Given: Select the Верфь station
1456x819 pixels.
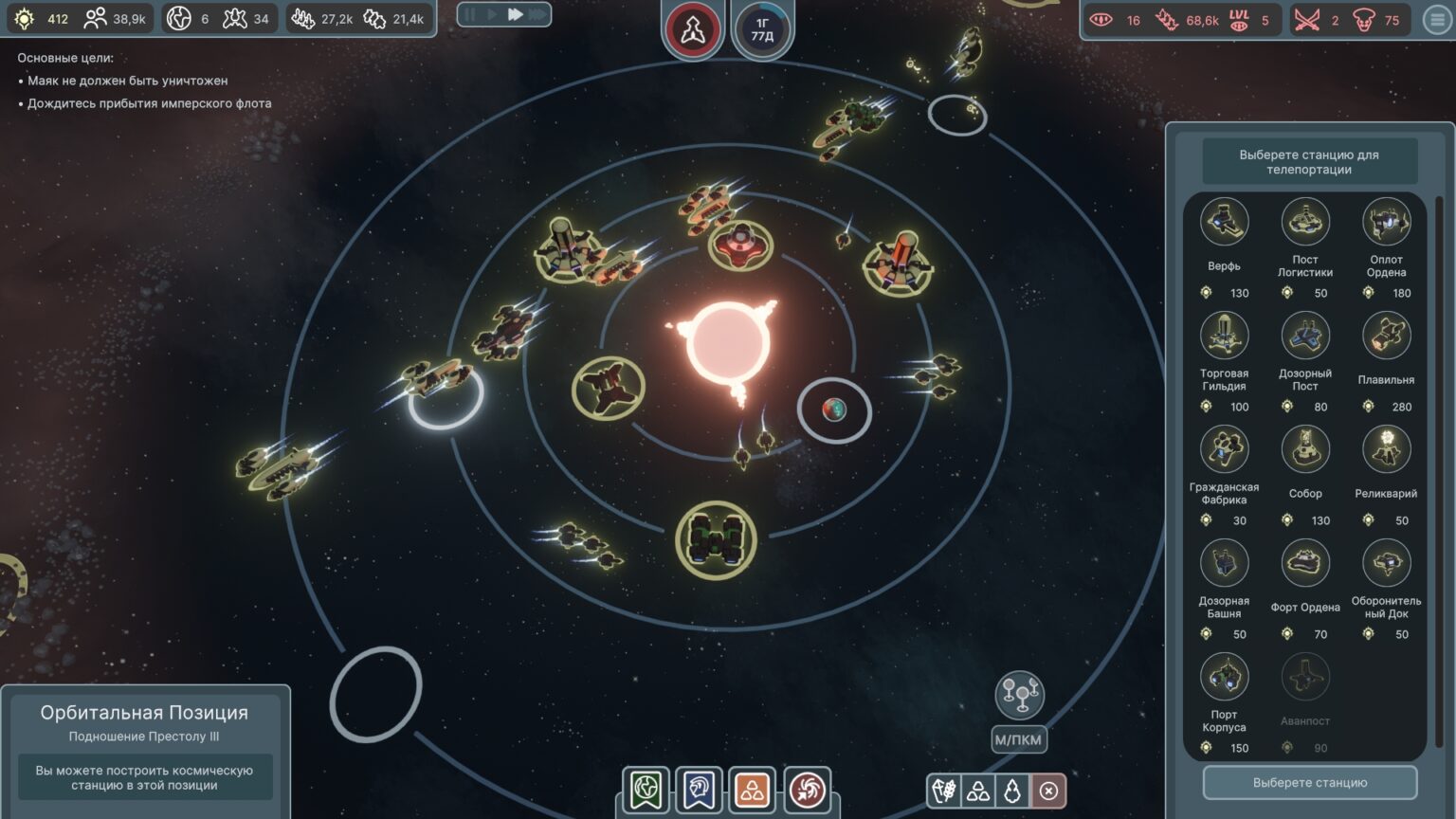Looking at the screenshot, I should (x=1224, y=223).
